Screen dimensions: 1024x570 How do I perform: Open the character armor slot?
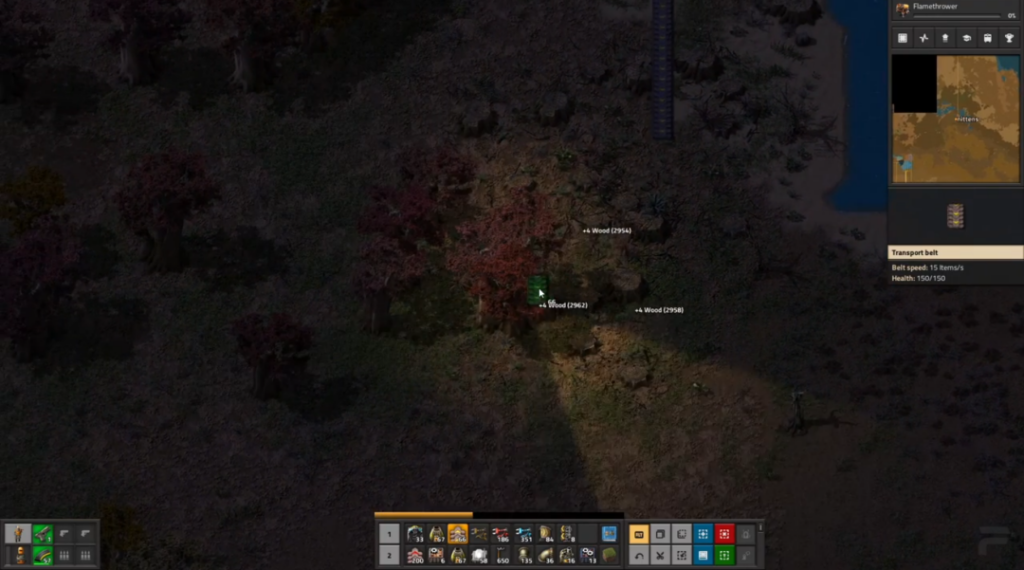(x=19, y=555)
